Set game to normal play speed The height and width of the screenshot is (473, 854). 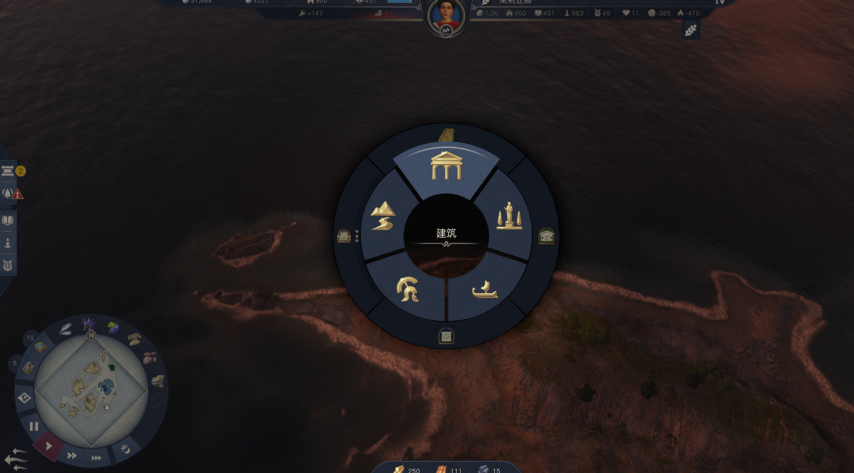49,446
